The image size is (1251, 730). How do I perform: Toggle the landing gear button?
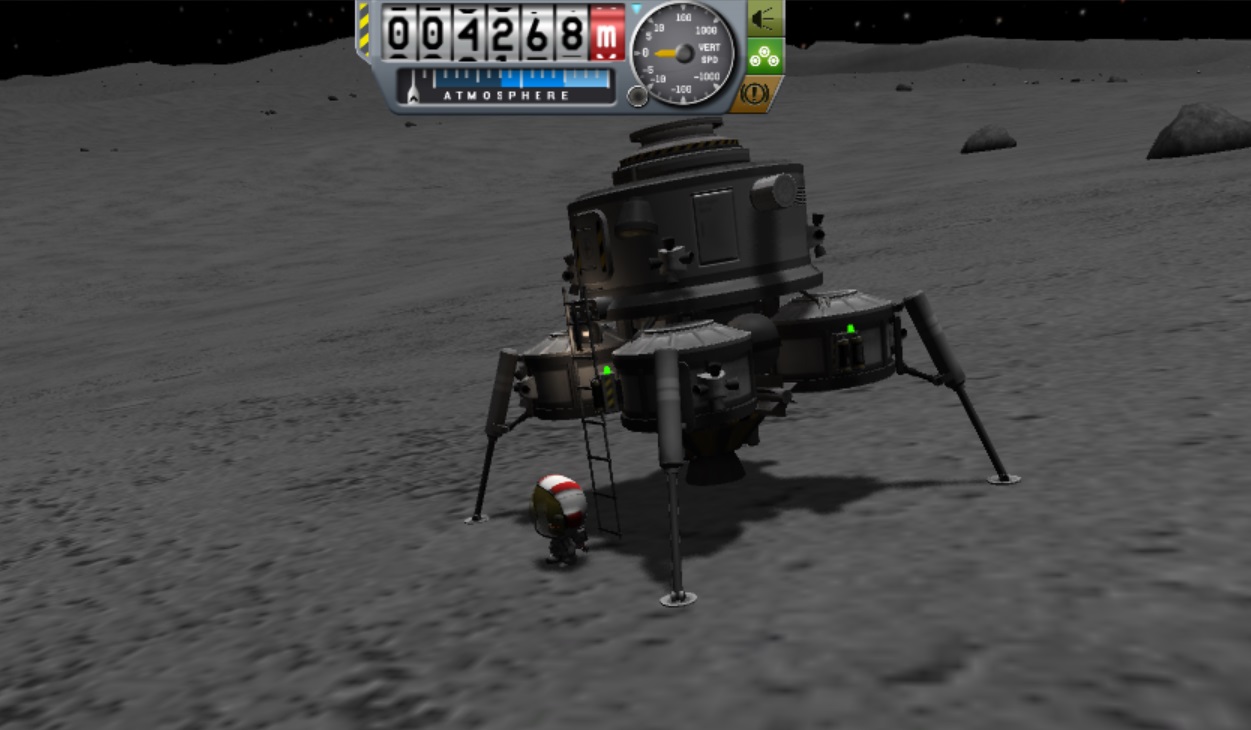tap(765, 58)
